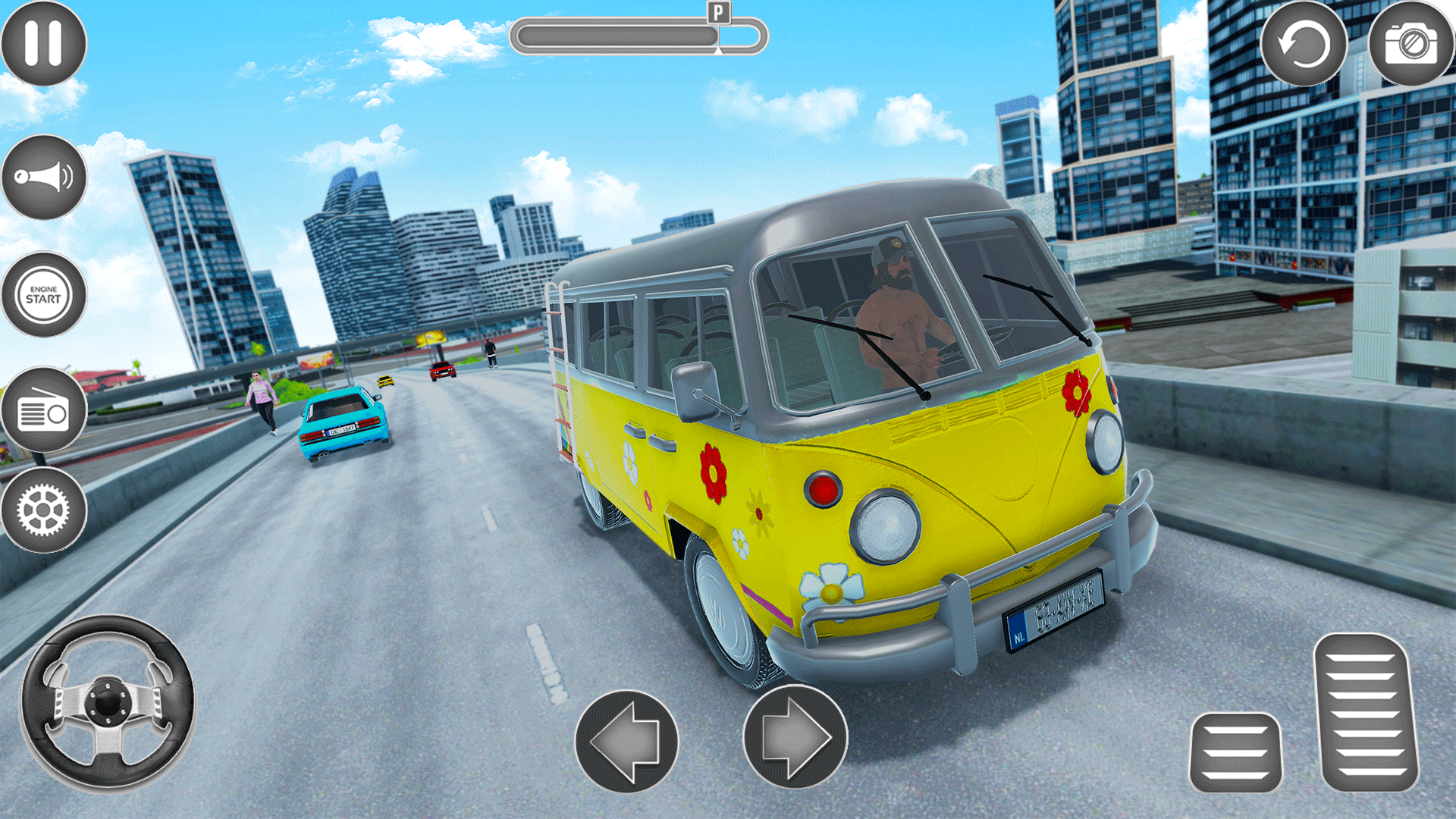Tap the yellow hippie van
Image resolution: width=1456 pixels, height=819 pixels.
(872, 455)
